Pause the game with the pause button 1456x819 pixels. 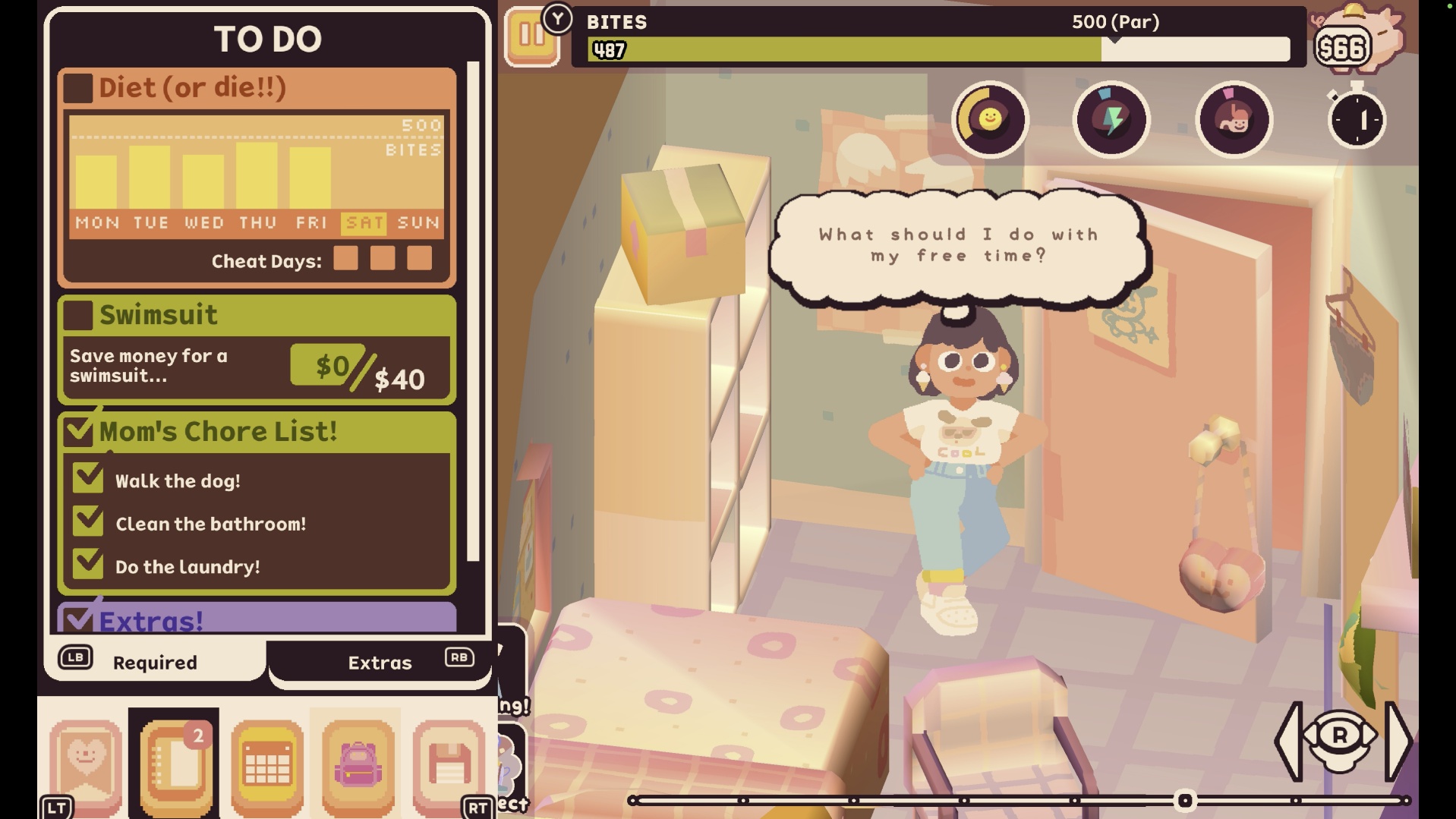pos(531,36)
